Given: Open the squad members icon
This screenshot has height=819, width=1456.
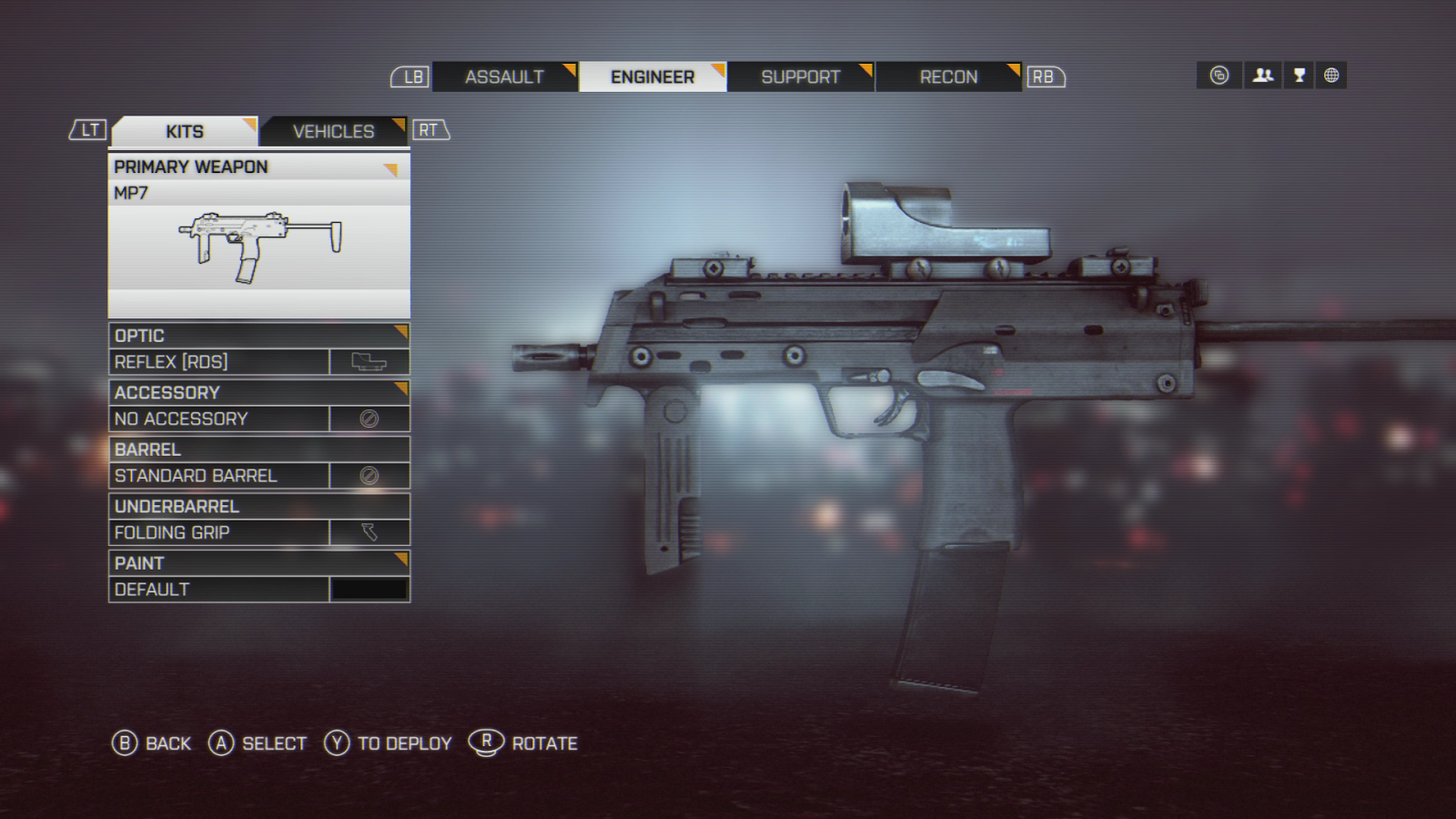Looking at the screenshot, I should click(1263, 76).
